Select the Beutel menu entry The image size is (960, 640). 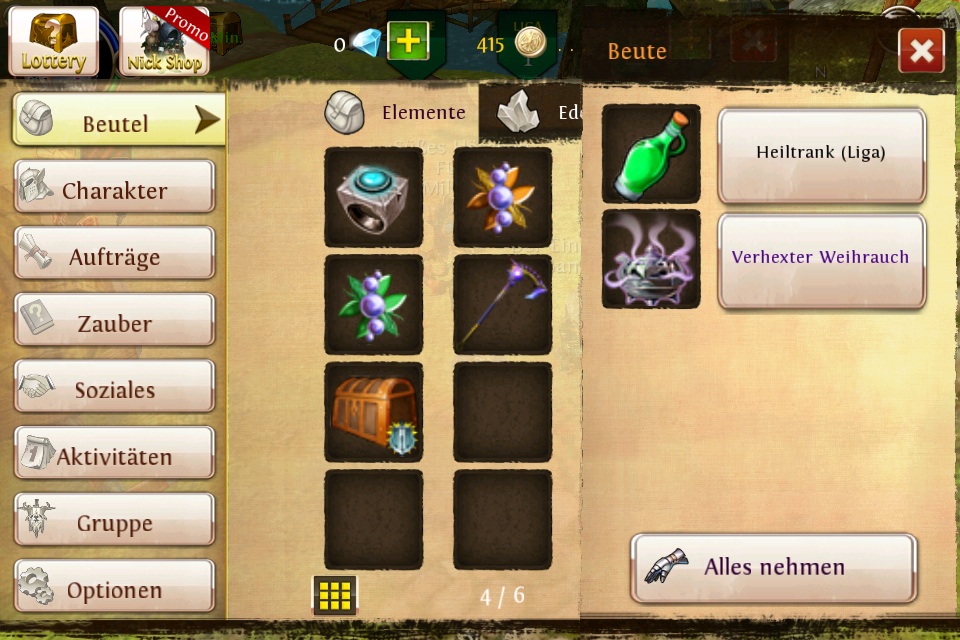118,121
